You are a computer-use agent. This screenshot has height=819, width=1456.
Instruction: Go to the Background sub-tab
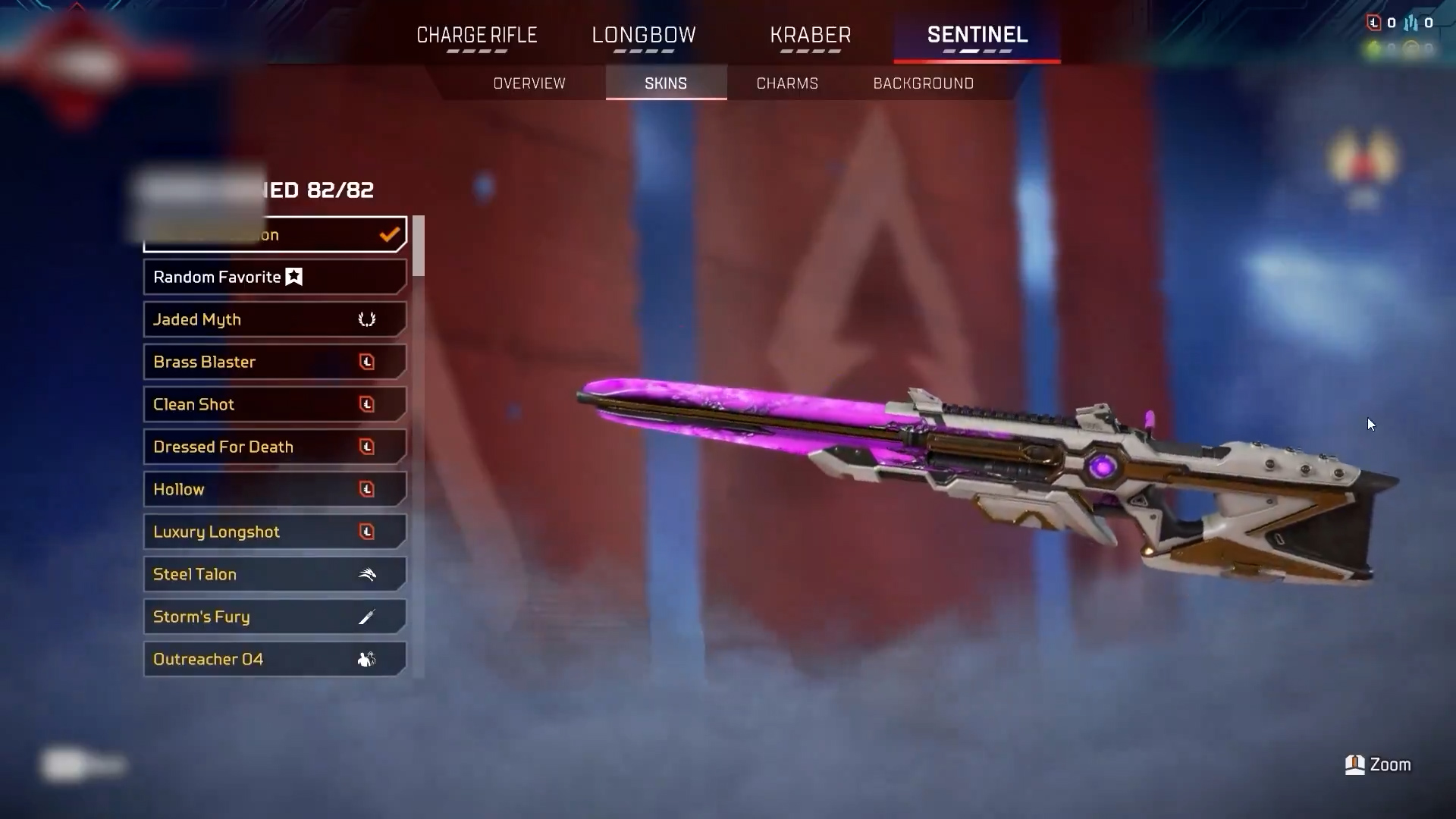[923, 83]
